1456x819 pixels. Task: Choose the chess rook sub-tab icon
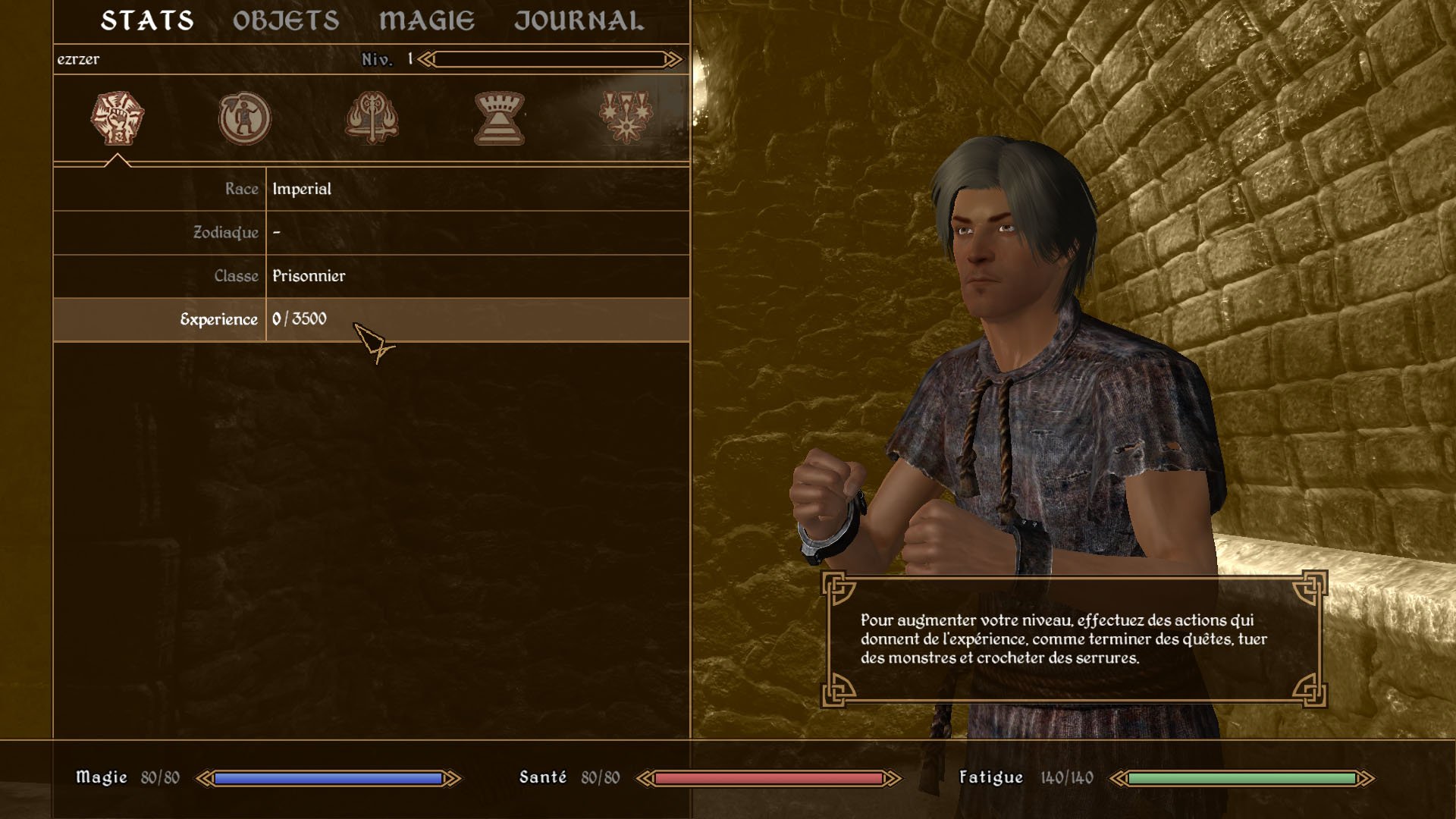(x=499, y=118)
